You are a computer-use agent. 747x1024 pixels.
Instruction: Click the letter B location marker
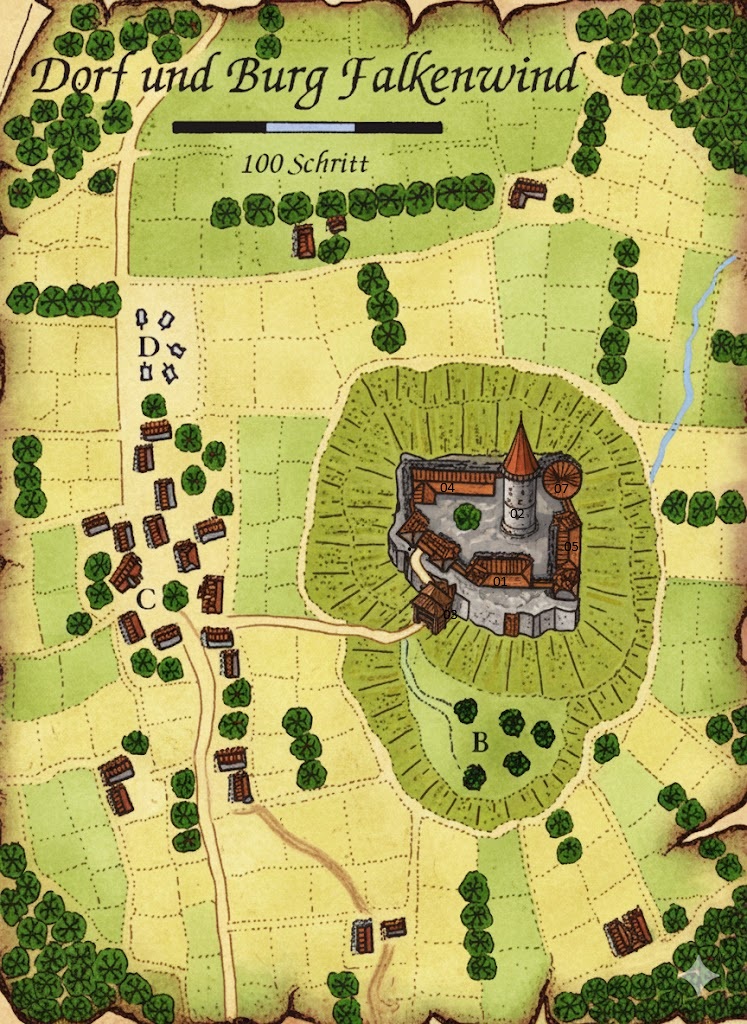pos(480,743)
